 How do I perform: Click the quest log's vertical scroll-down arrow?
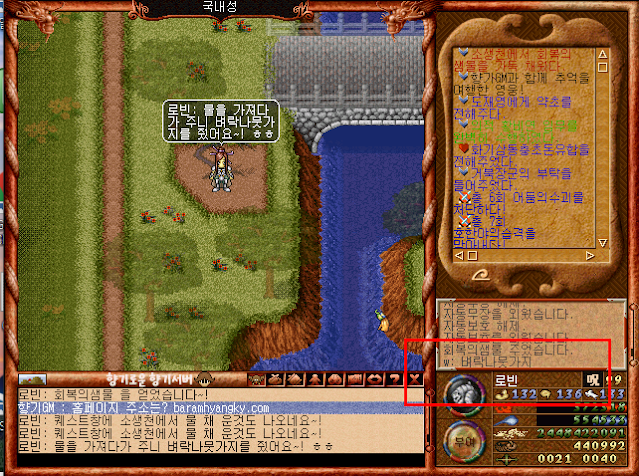pos(602,242)
